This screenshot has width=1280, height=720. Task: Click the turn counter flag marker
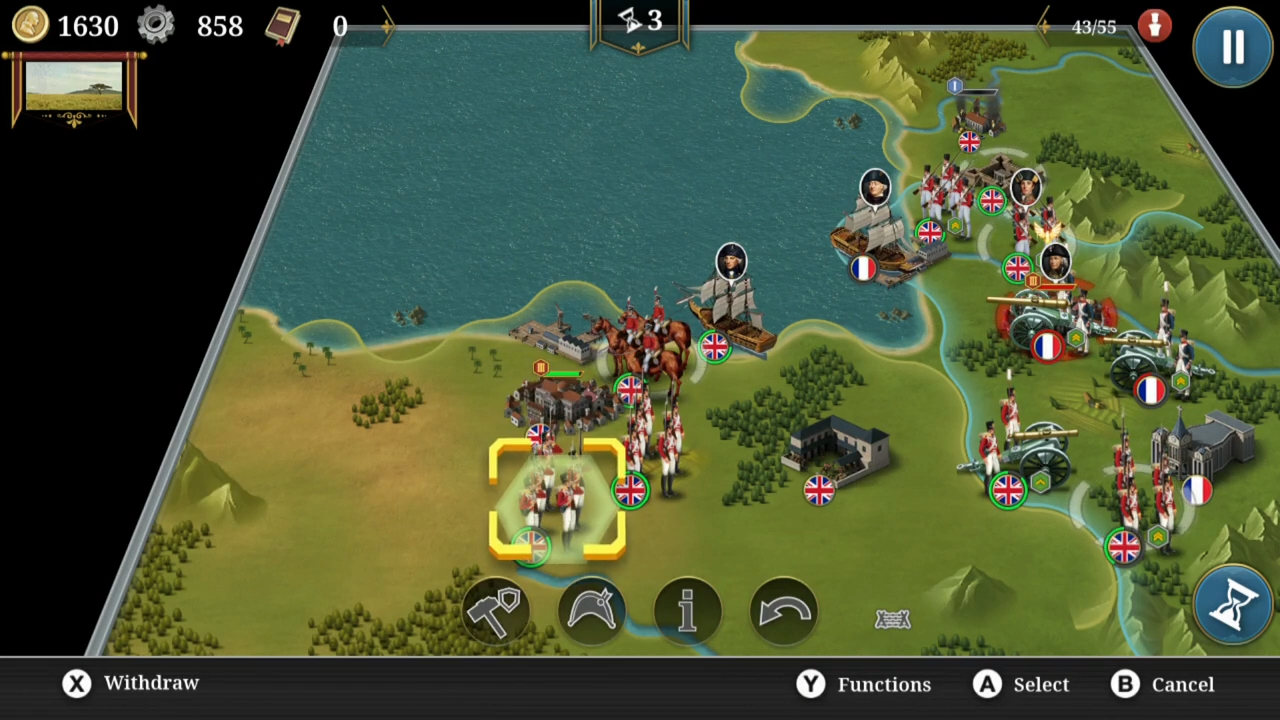point(640,22)
